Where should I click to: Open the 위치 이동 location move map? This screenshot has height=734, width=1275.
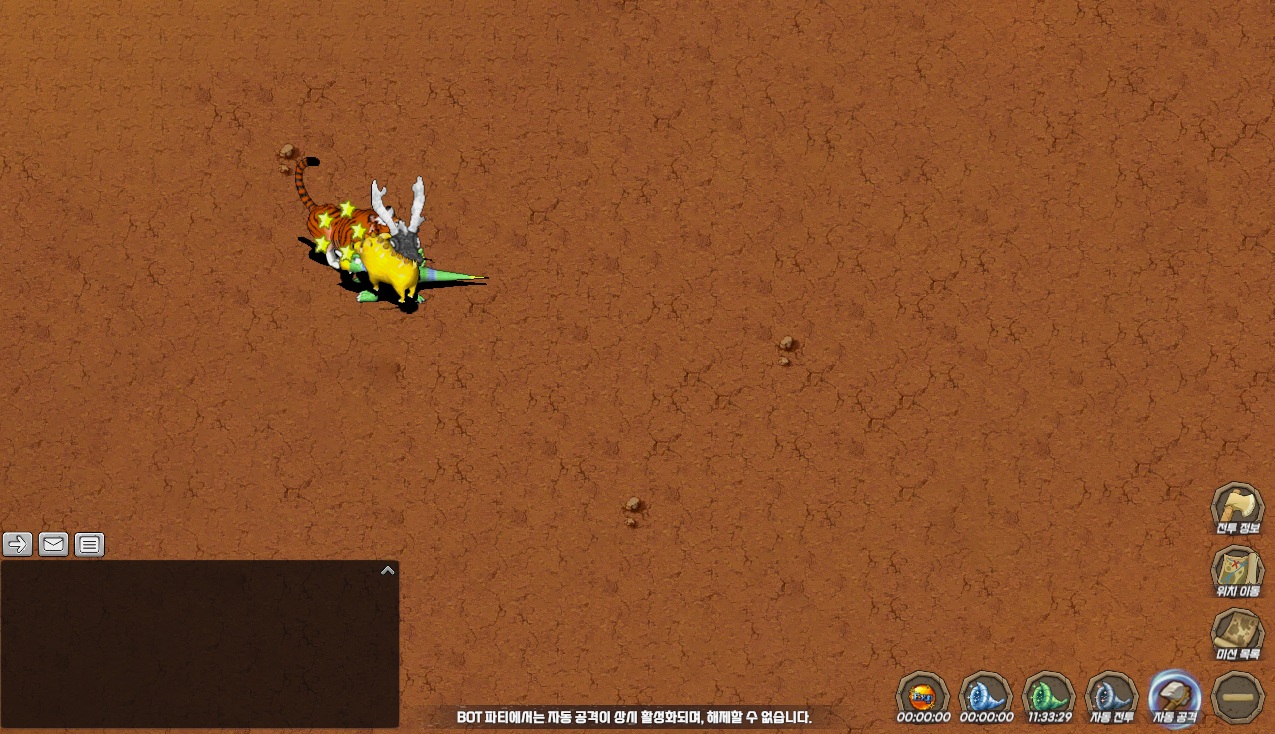coord(1237,571)
